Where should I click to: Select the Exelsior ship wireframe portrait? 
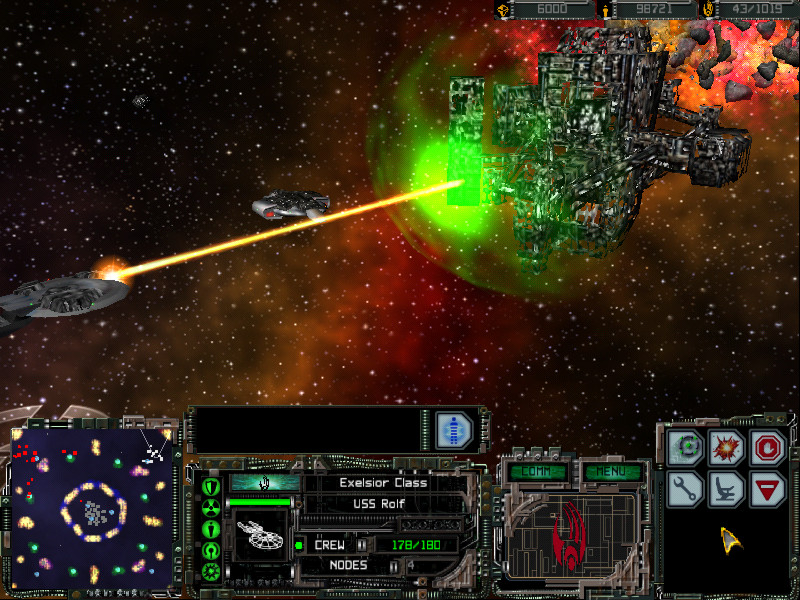260,534
